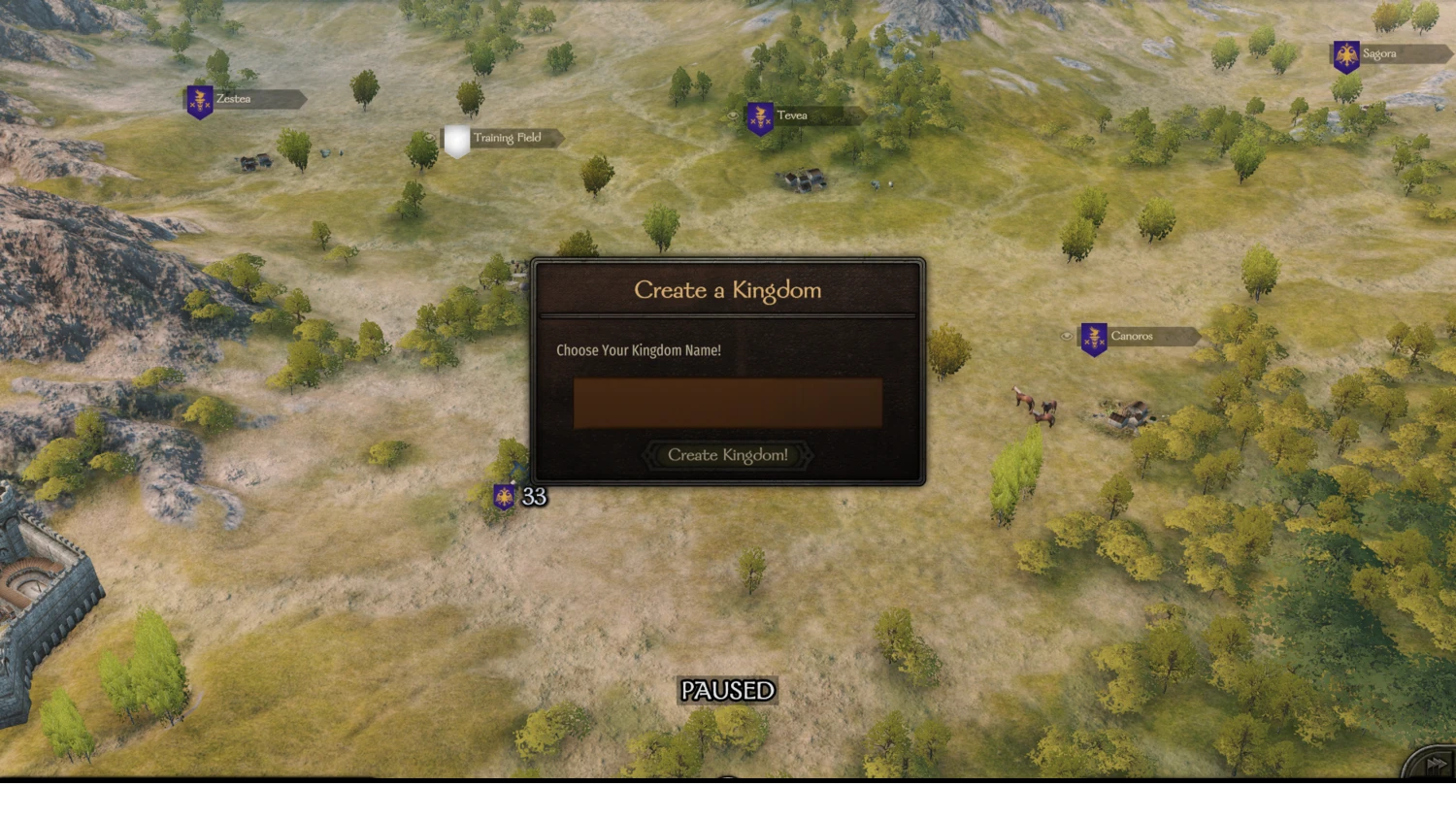1456x819 pixels.
Task: Click the Tevea village banner icon
Action: tap(759, 119)
